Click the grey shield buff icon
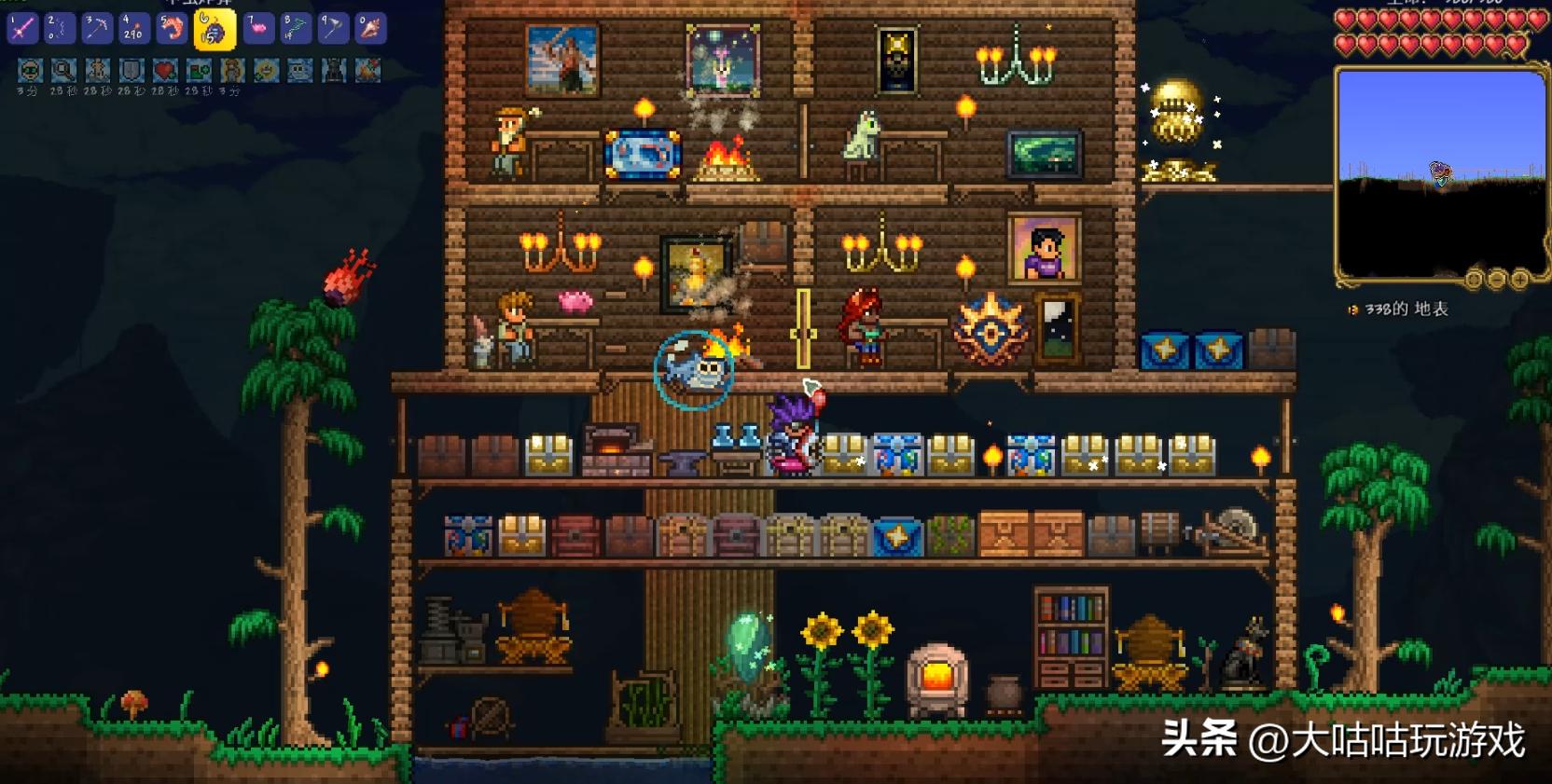The width and height of the screenshot is (1552, 784). coord(132,70)
